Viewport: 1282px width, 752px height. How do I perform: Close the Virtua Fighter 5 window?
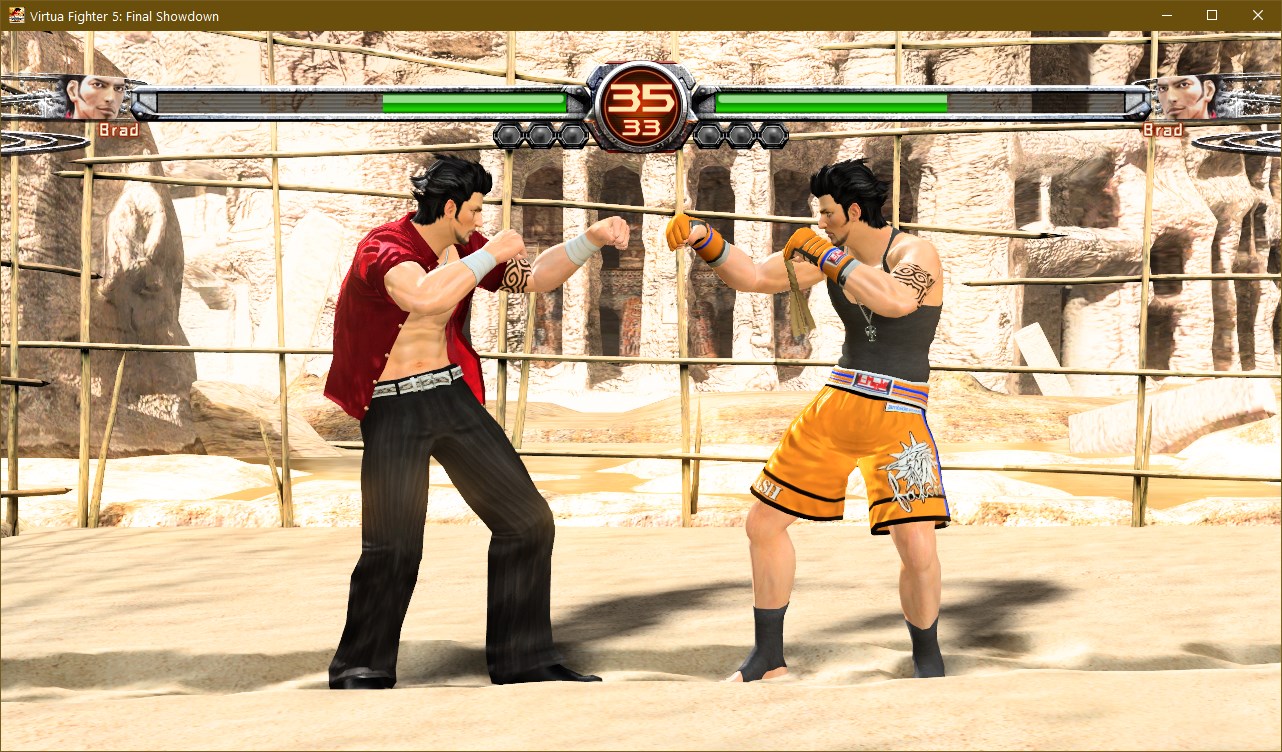(x=1258, y=15)
